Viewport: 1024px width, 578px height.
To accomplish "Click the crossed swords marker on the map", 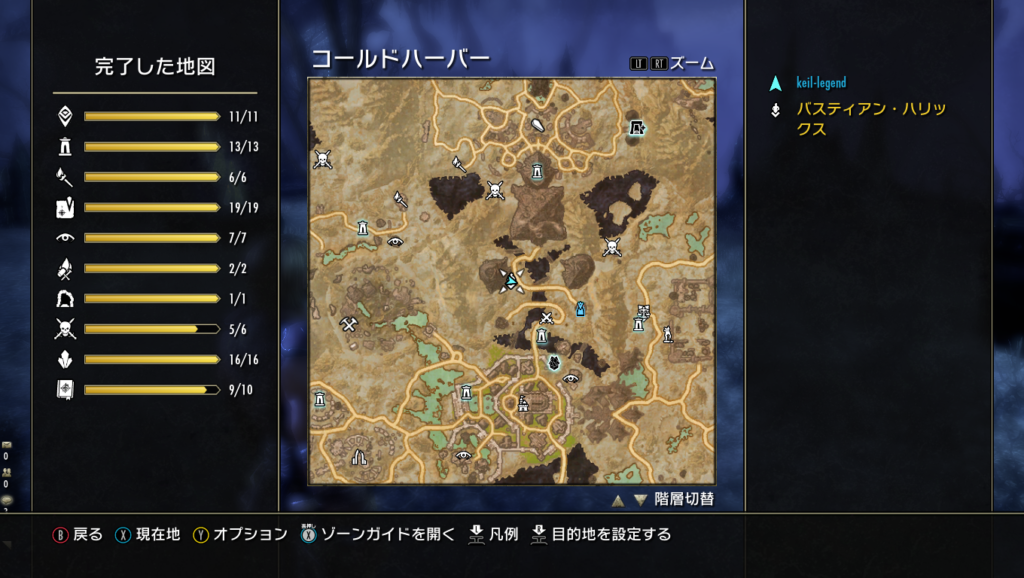I will [546, 318].
